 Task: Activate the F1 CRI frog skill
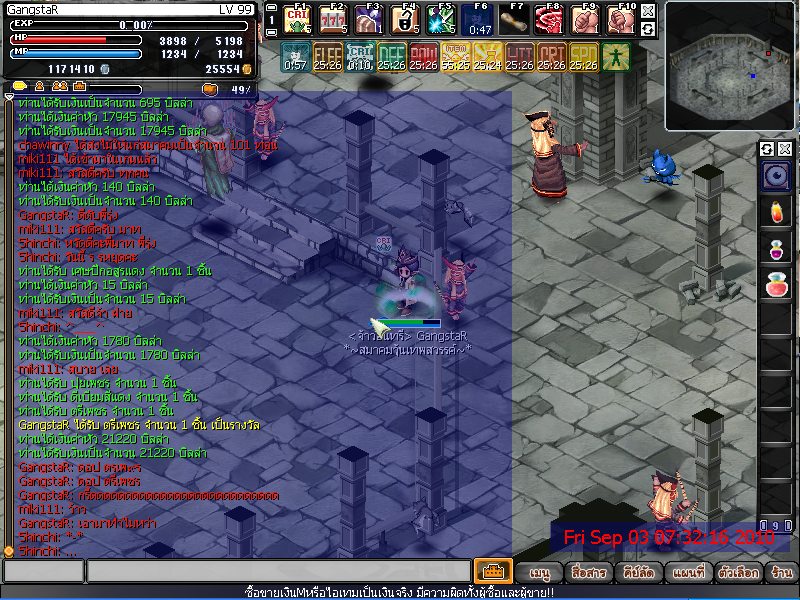pos(296,19)
